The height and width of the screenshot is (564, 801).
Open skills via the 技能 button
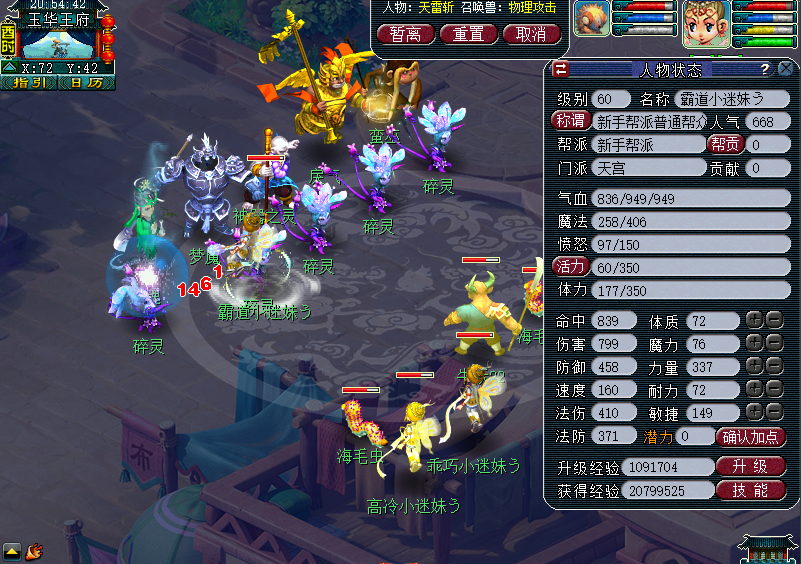coord(751,490)
